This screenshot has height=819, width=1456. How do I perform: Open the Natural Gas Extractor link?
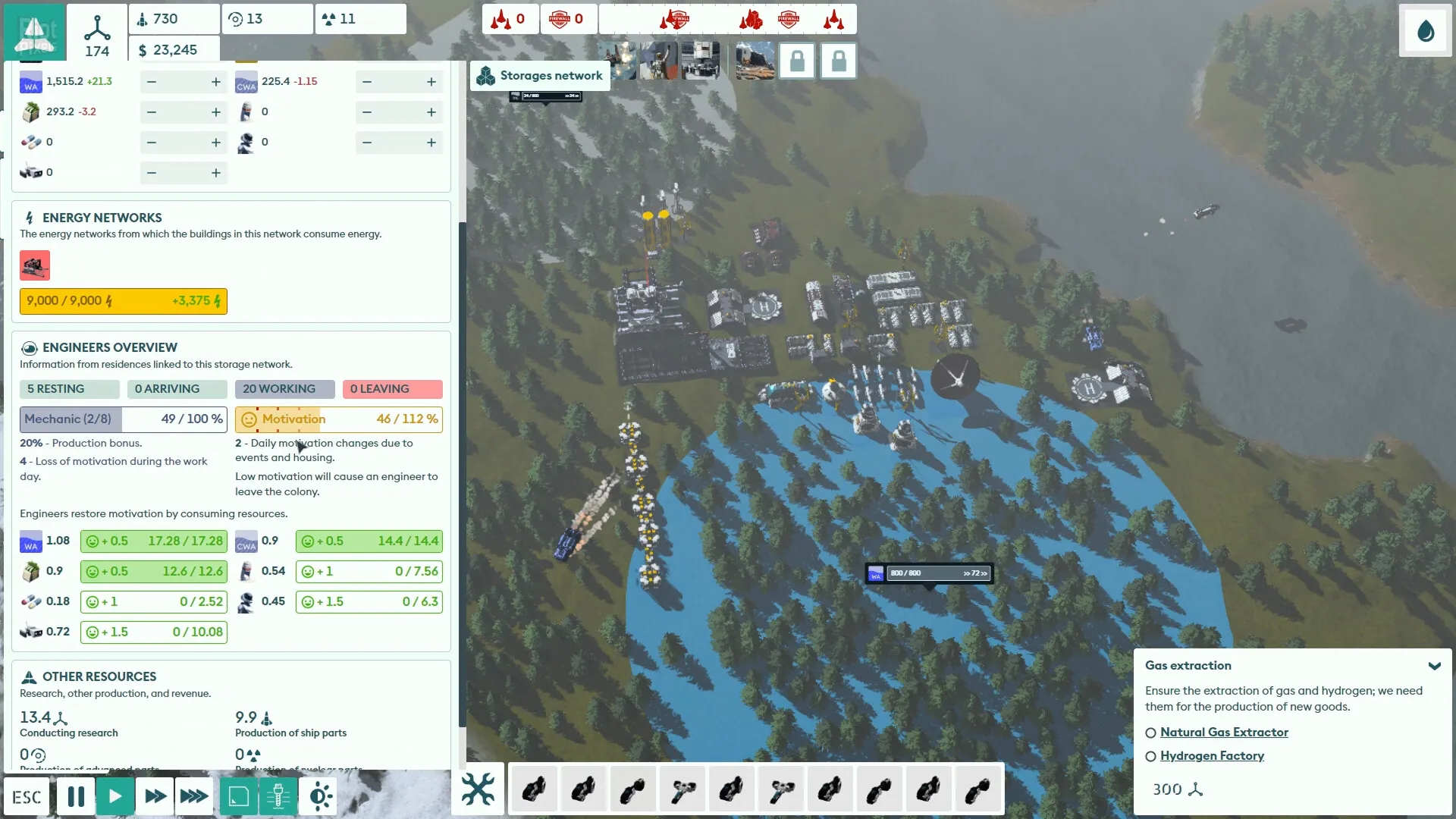point(1223,733)
